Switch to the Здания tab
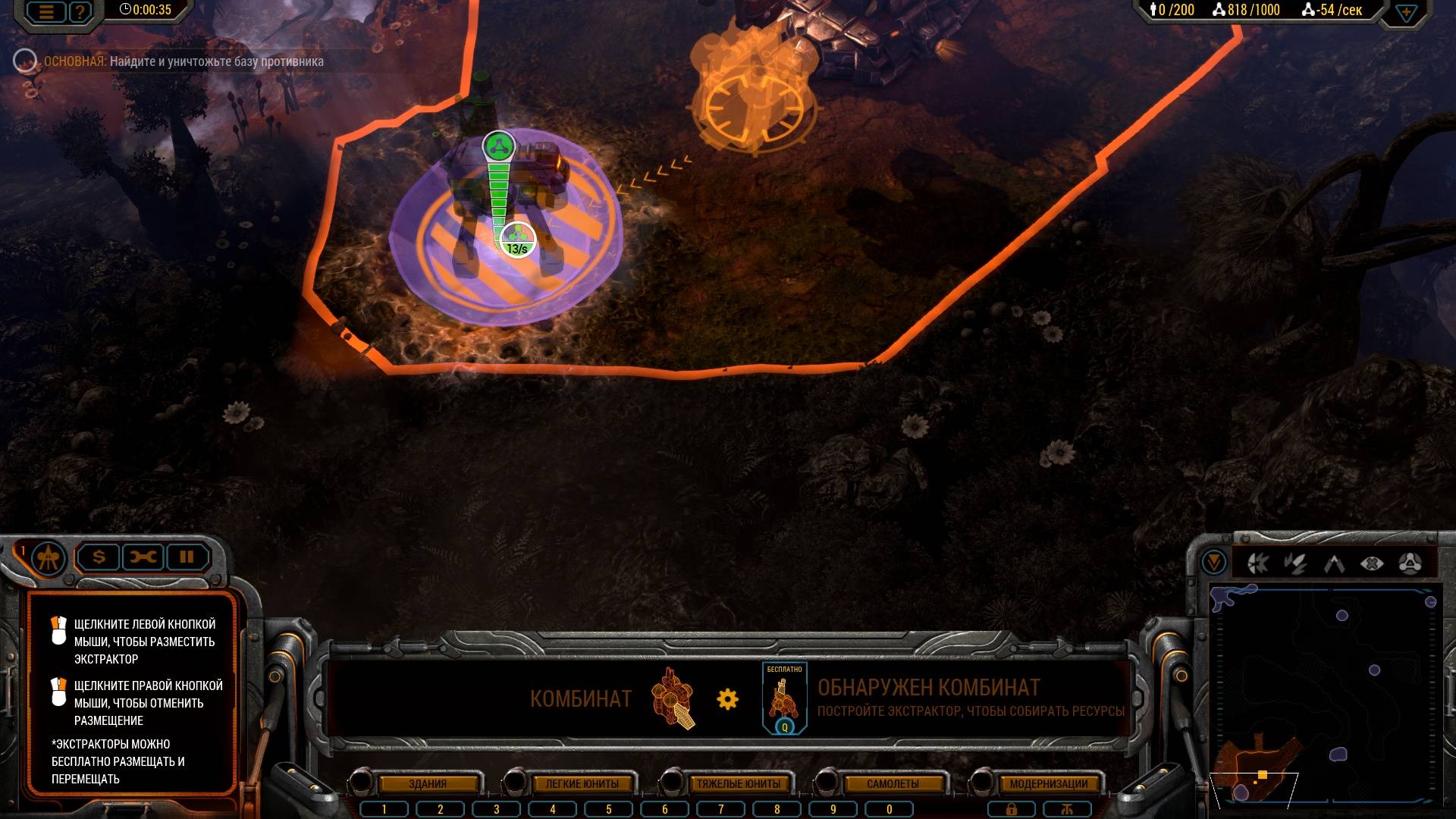Viewport: 1456px width, 819px height. (428, 783)
